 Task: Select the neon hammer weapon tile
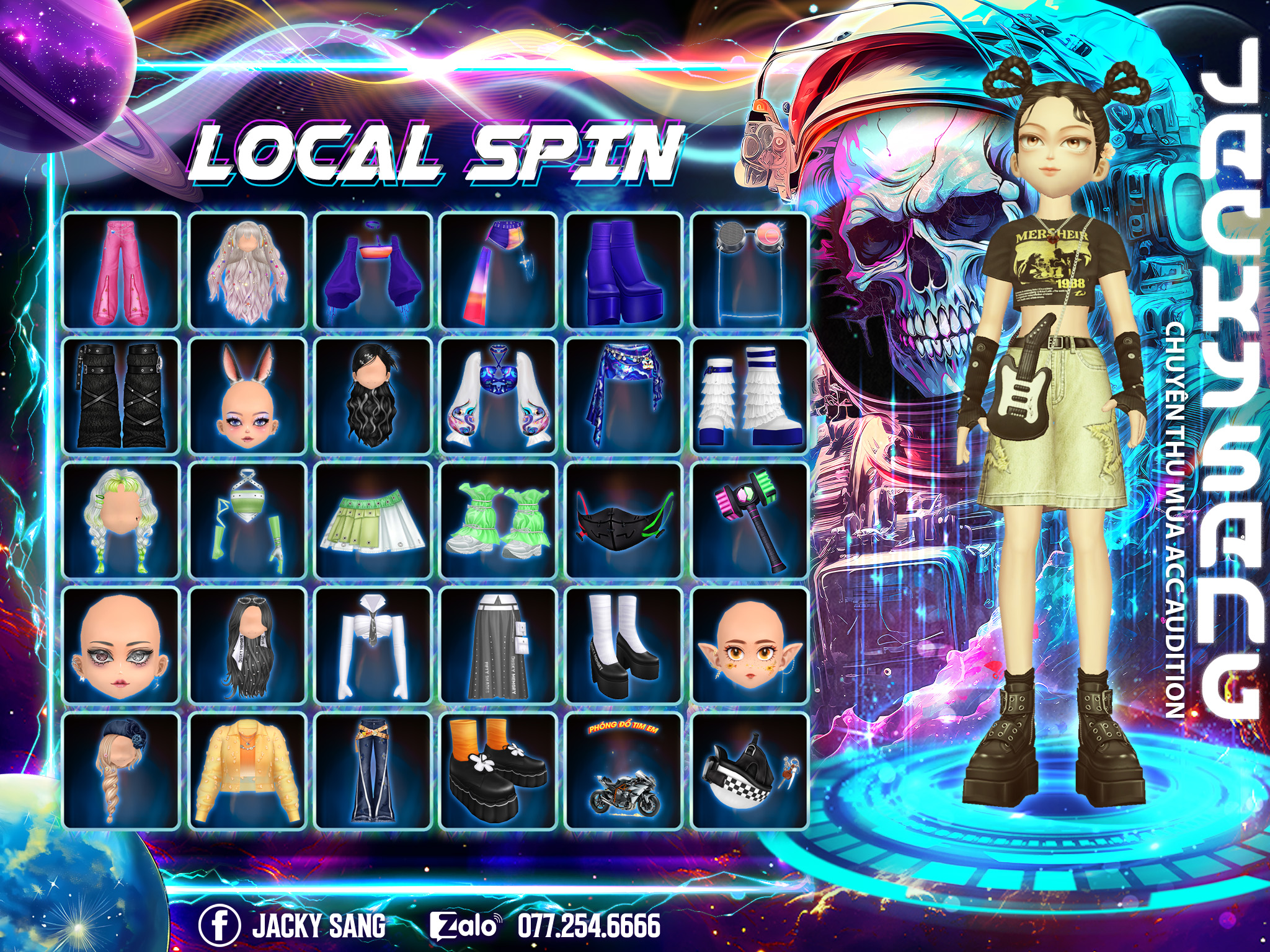[x=749, y=521]
